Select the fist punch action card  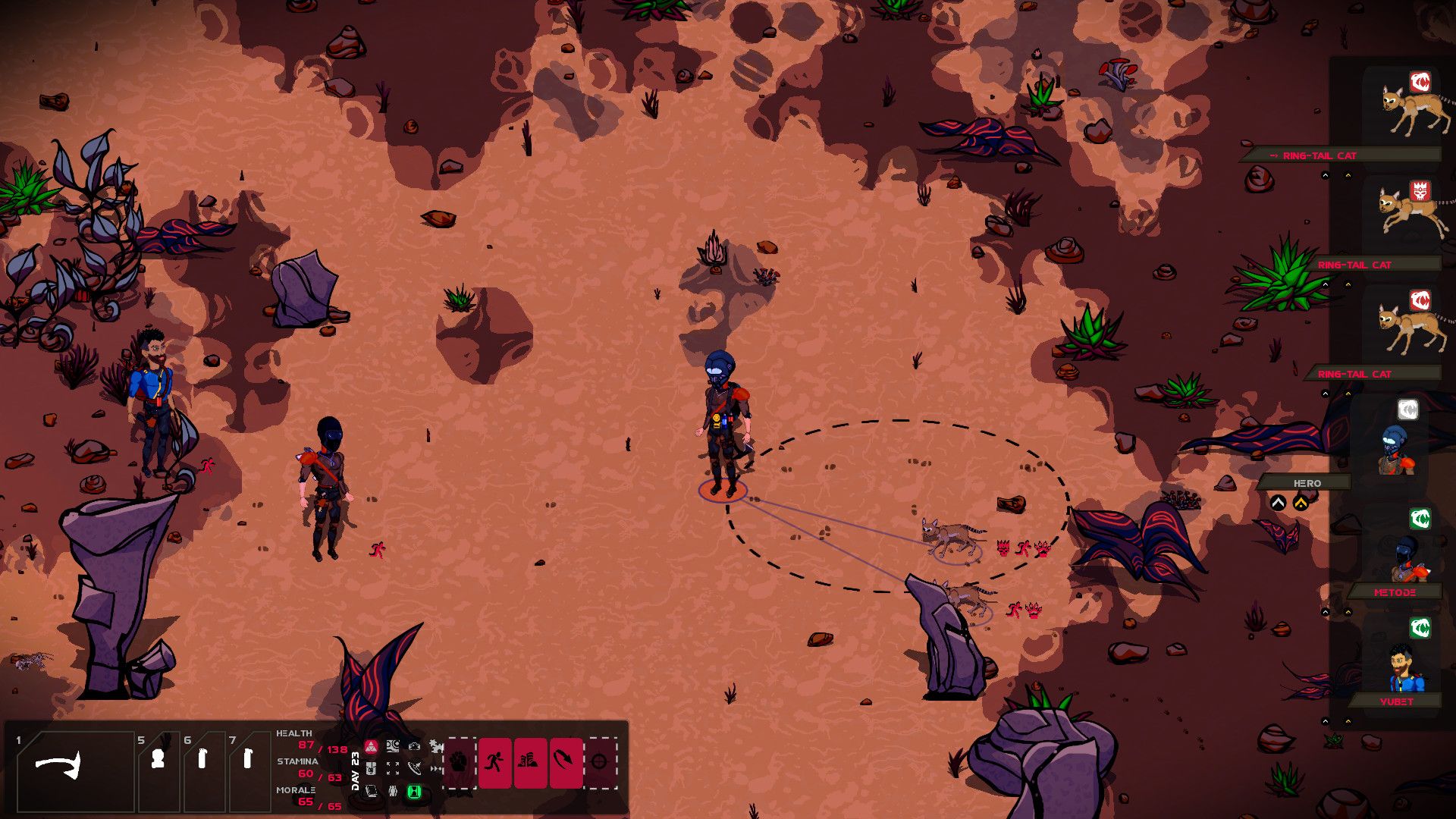pos(460,761)
